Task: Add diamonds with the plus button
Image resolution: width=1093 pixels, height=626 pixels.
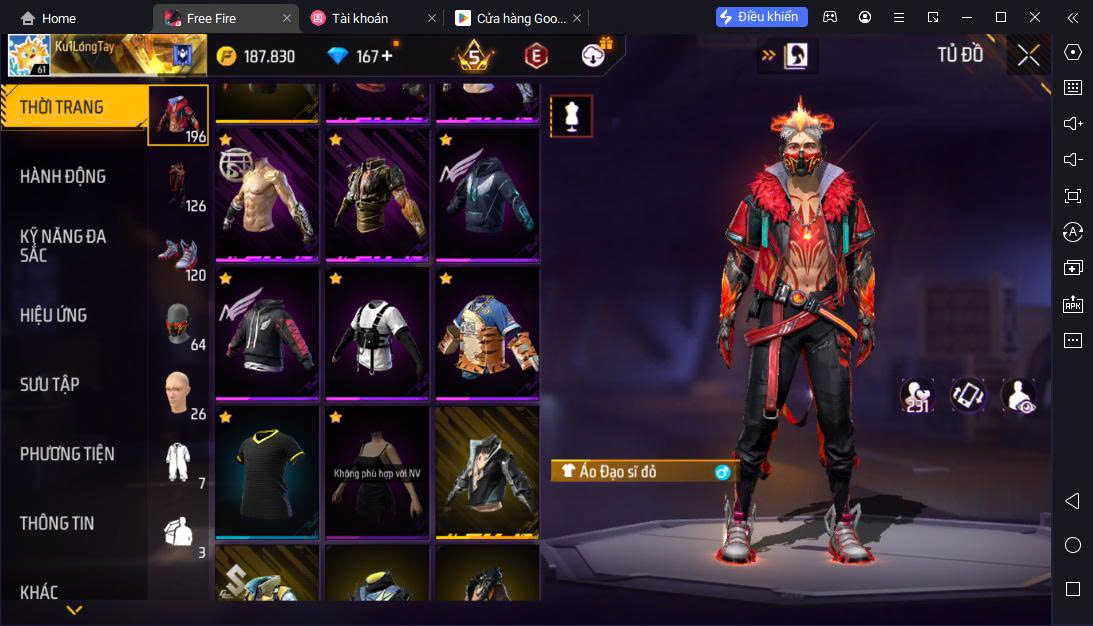Action: 386,56
